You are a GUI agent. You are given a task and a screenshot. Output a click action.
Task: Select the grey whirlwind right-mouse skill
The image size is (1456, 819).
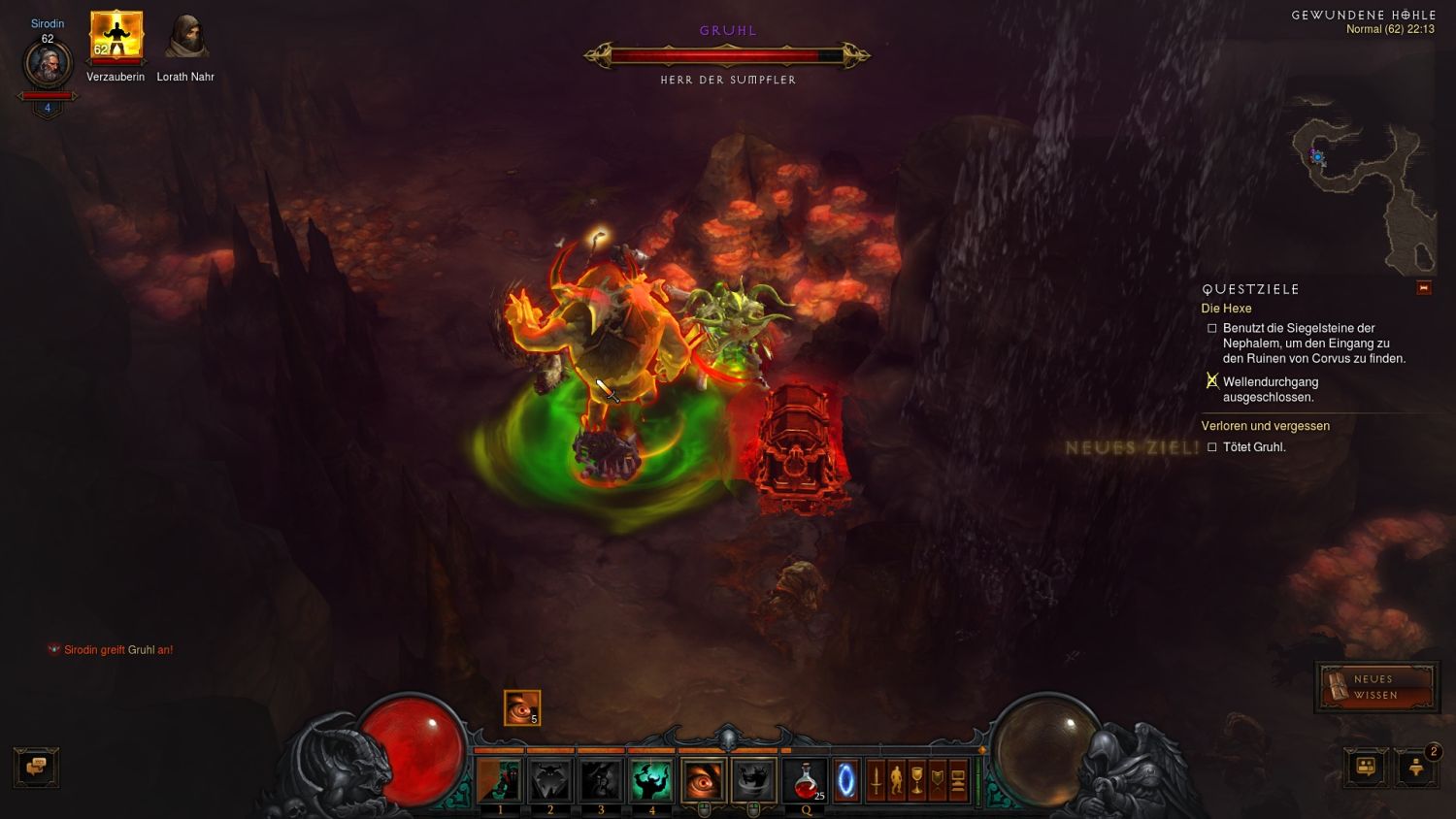[753, 780]
